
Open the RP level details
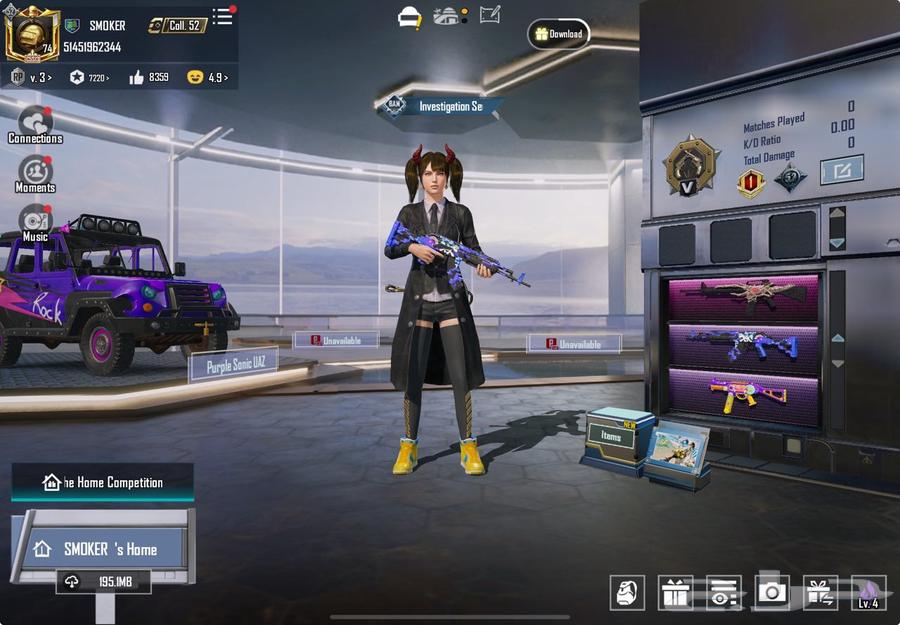click(x=31, y=77)
